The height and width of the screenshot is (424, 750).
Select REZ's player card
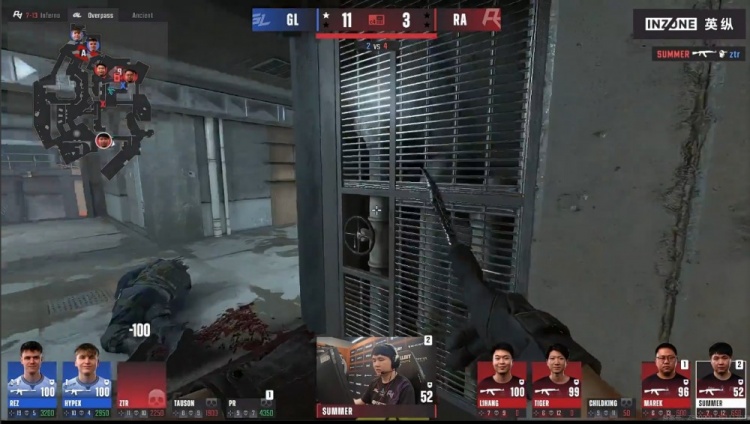click(31, 389)
